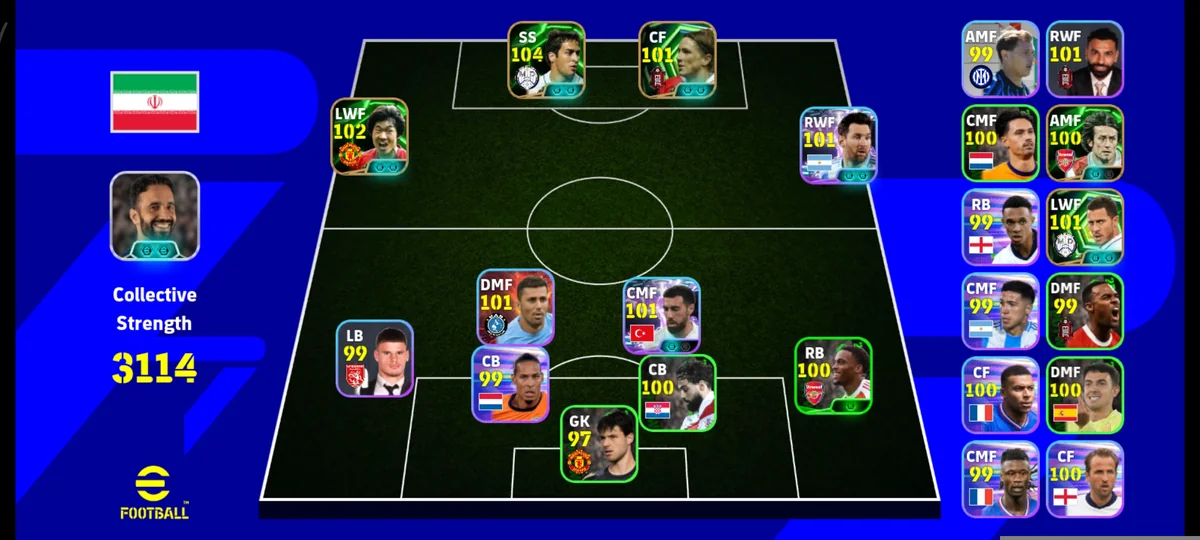Choose the substitute LWF 101 card

click(x=1085, y=226)
